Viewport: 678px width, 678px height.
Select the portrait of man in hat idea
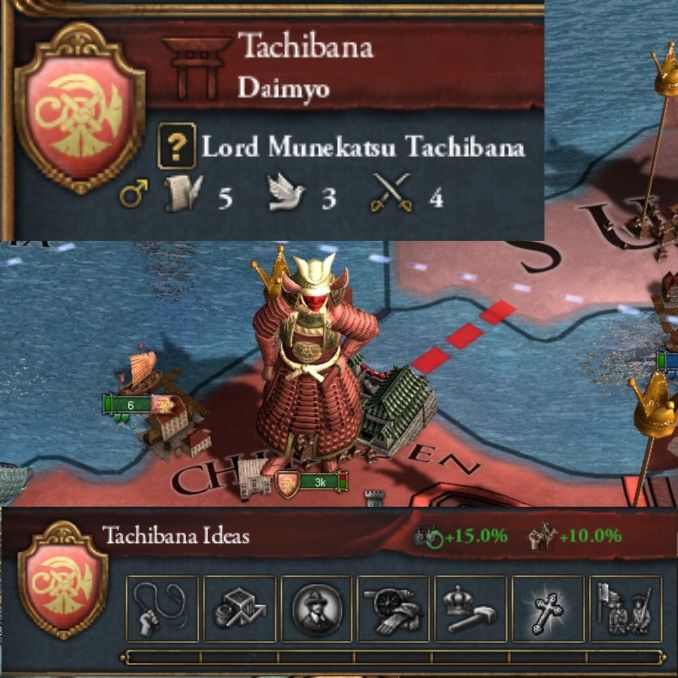click(x=316, y=609)
